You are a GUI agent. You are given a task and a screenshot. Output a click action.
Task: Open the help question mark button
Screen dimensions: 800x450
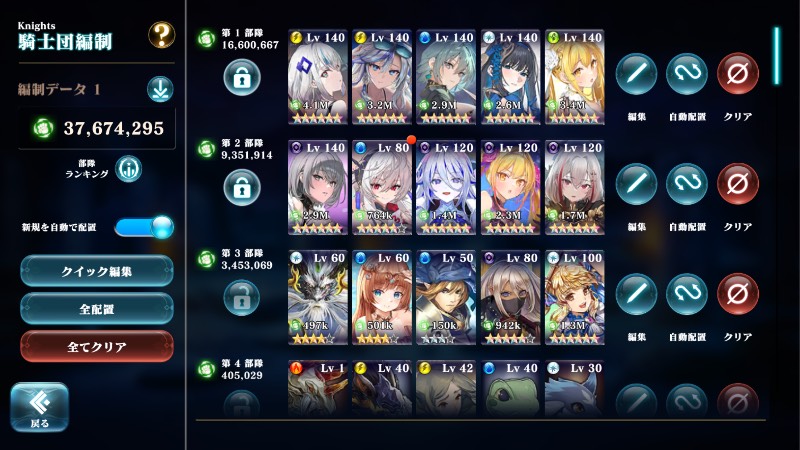click(x=161, y=35)
